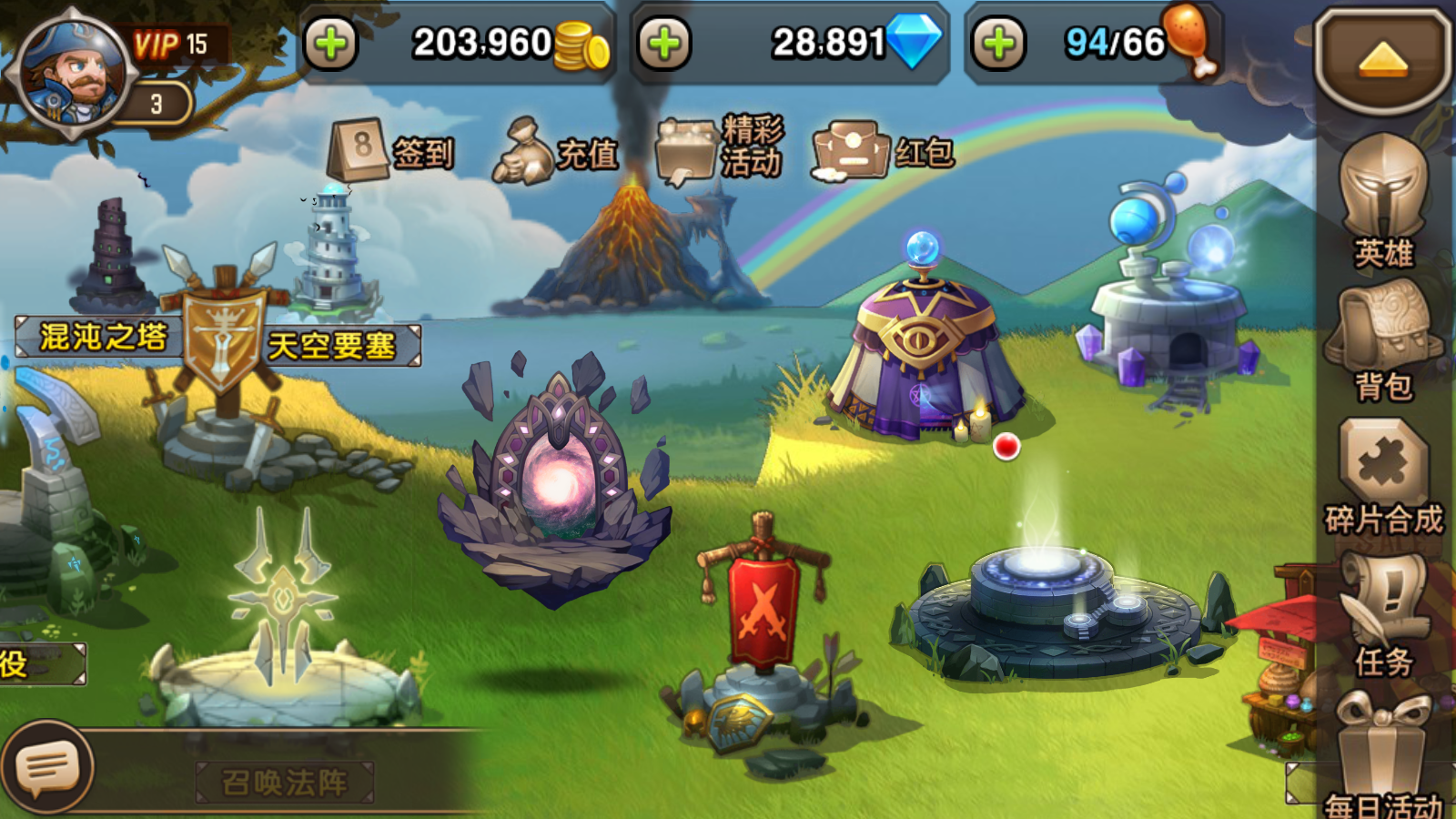Refill stamina using the 94/66 plus button

point(1000,42)
